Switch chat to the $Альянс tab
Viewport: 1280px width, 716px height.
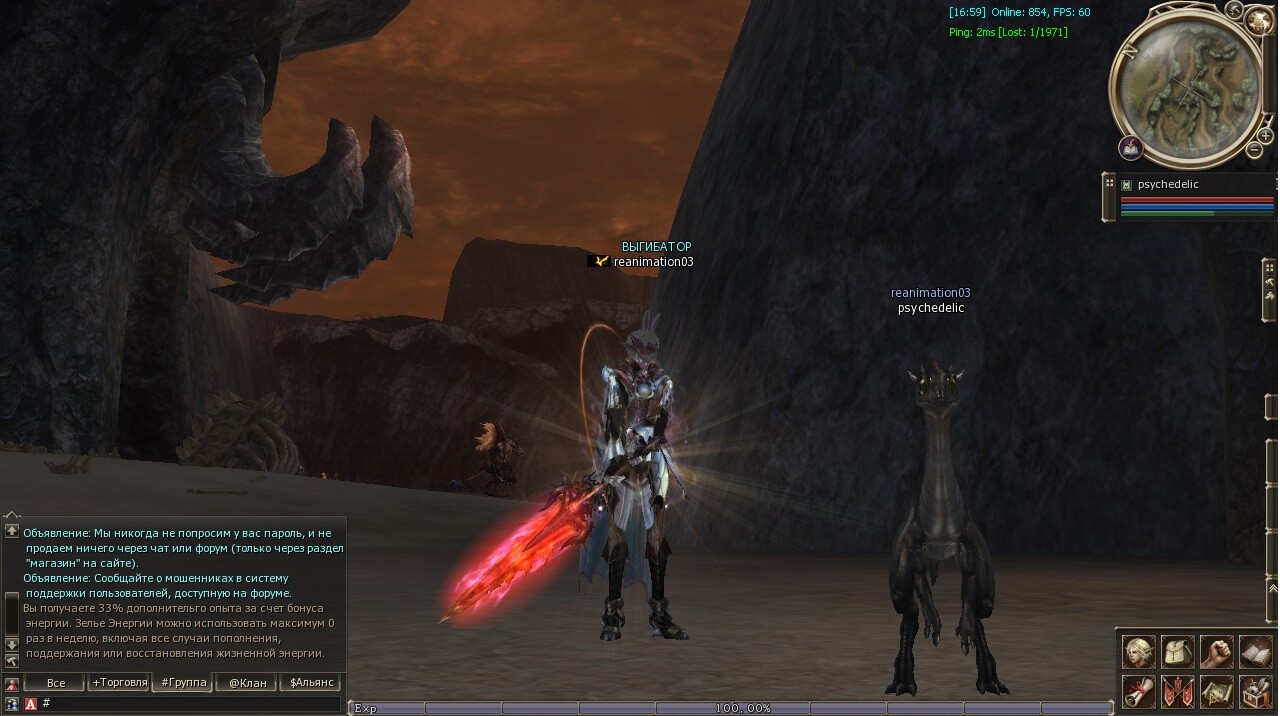point(310,683)
